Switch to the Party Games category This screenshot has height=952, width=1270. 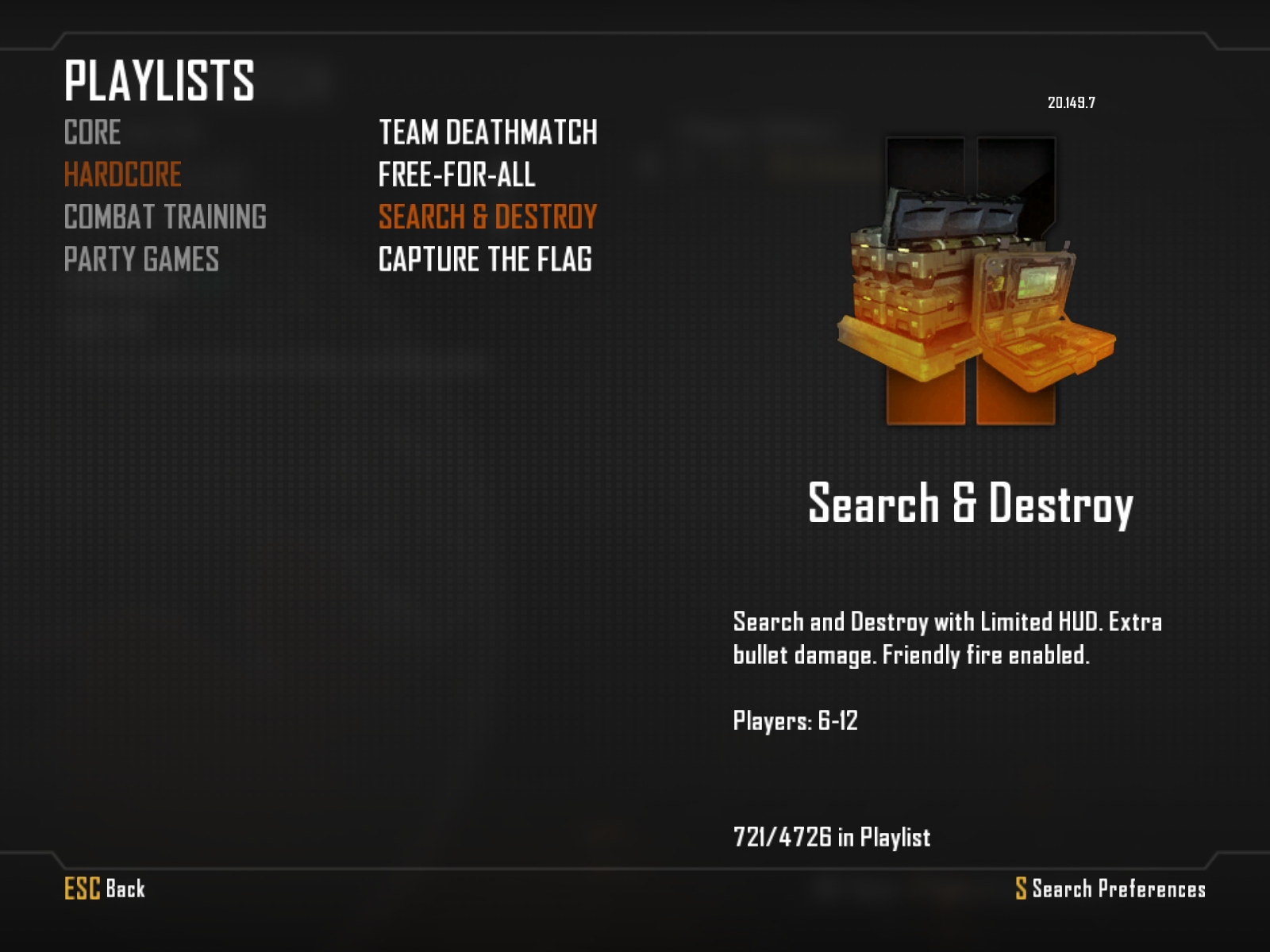[x=141, y=259]
